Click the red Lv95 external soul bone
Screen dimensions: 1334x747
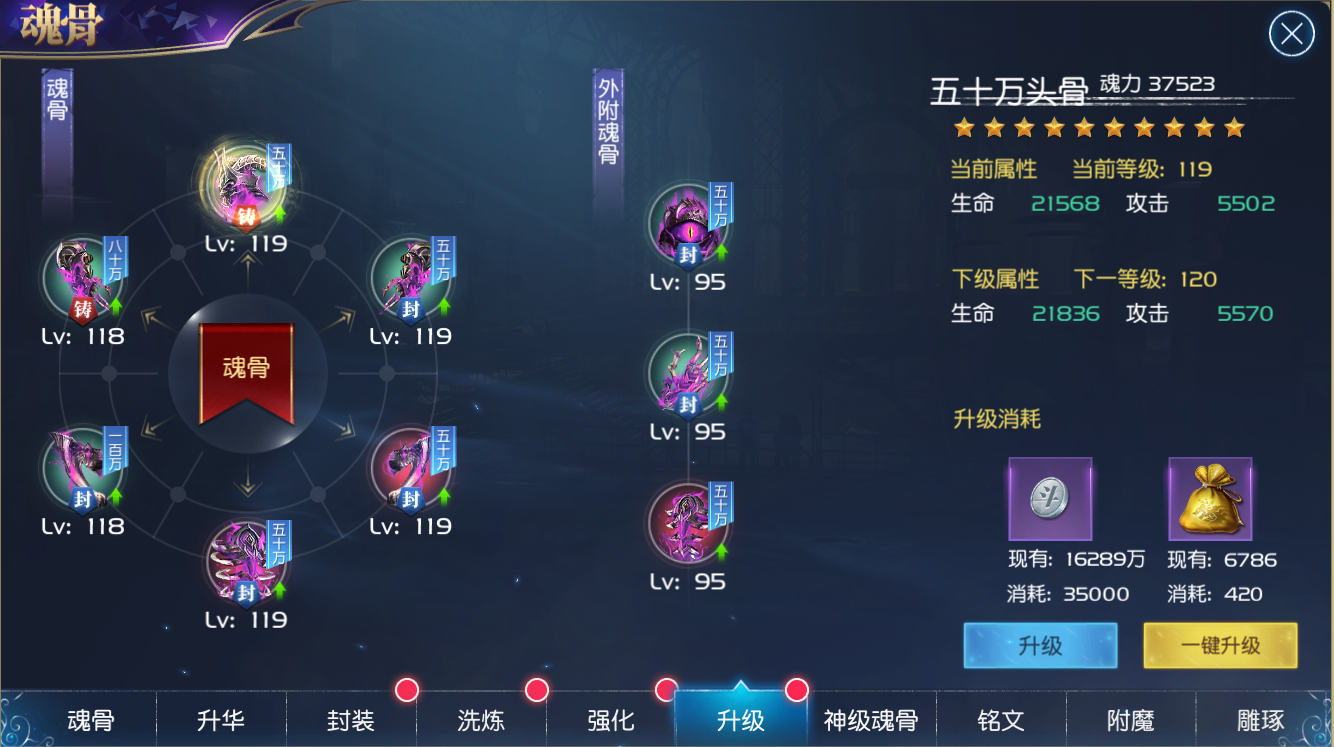pyautogui.click(x=688, y=522)
